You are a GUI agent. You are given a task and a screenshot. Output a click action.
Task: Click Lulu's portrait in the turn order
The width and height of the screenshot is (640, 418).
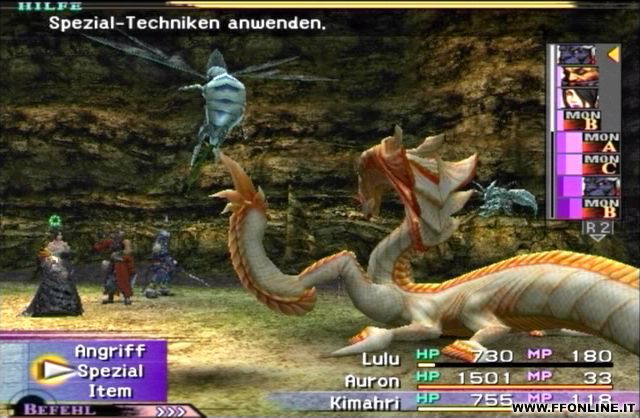(578, 99)
